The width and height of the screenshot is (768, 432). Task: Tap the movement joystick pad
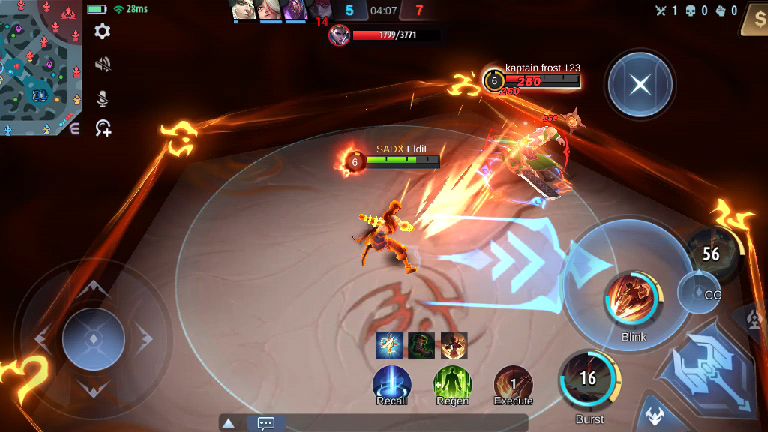coord(93,339)
